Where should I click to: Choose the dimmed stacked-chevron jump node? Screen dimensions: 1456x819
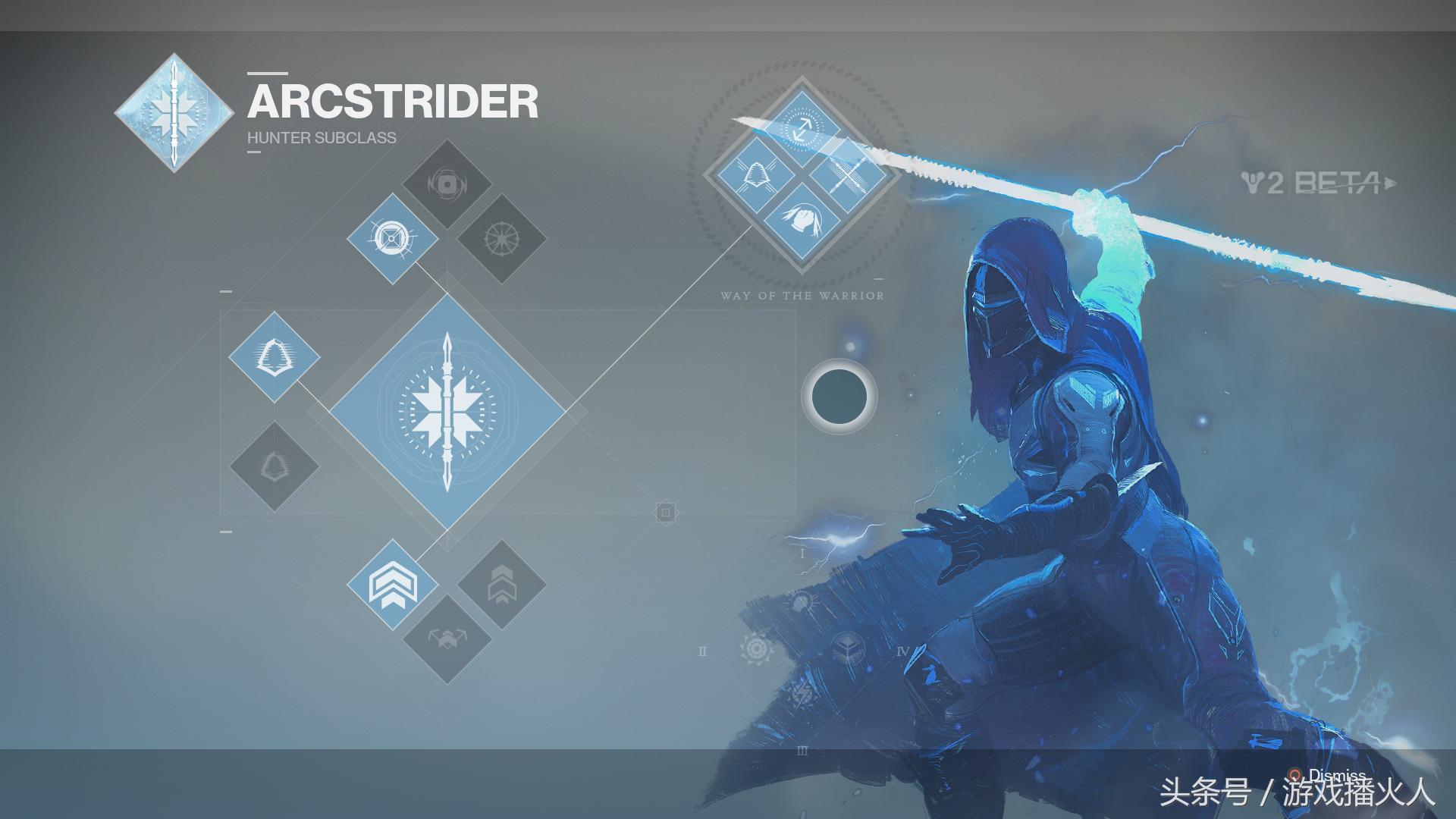click(501, 585)
